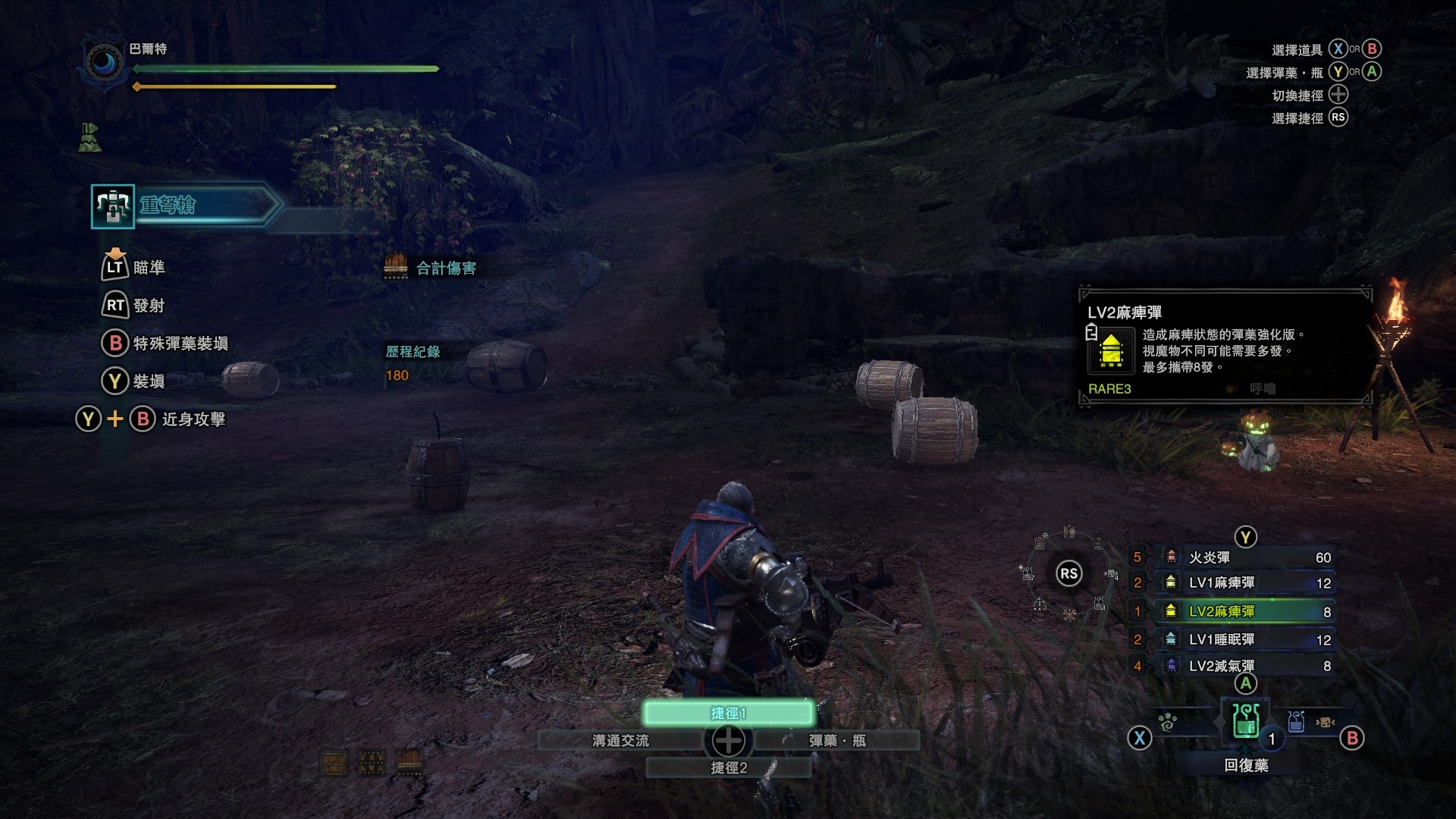This screenshot has height=819, width=1456.
Task: Select the left barrel icon in bottom row
Action: pyautogui.click(x=334, y=763)
